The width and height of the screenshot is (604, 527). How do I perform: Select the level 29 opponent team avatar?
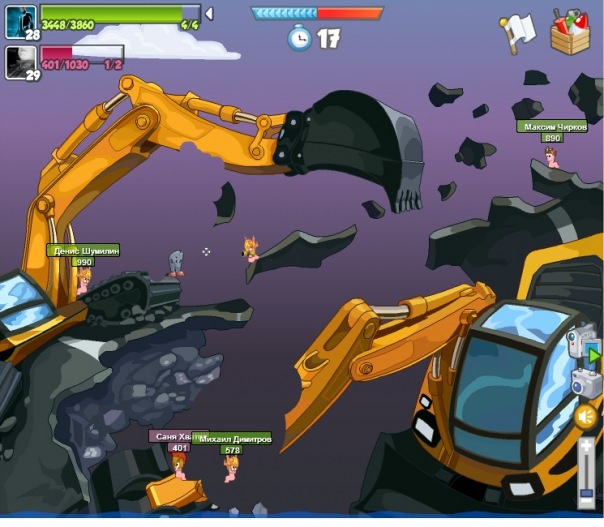click(x=21, y=61)
